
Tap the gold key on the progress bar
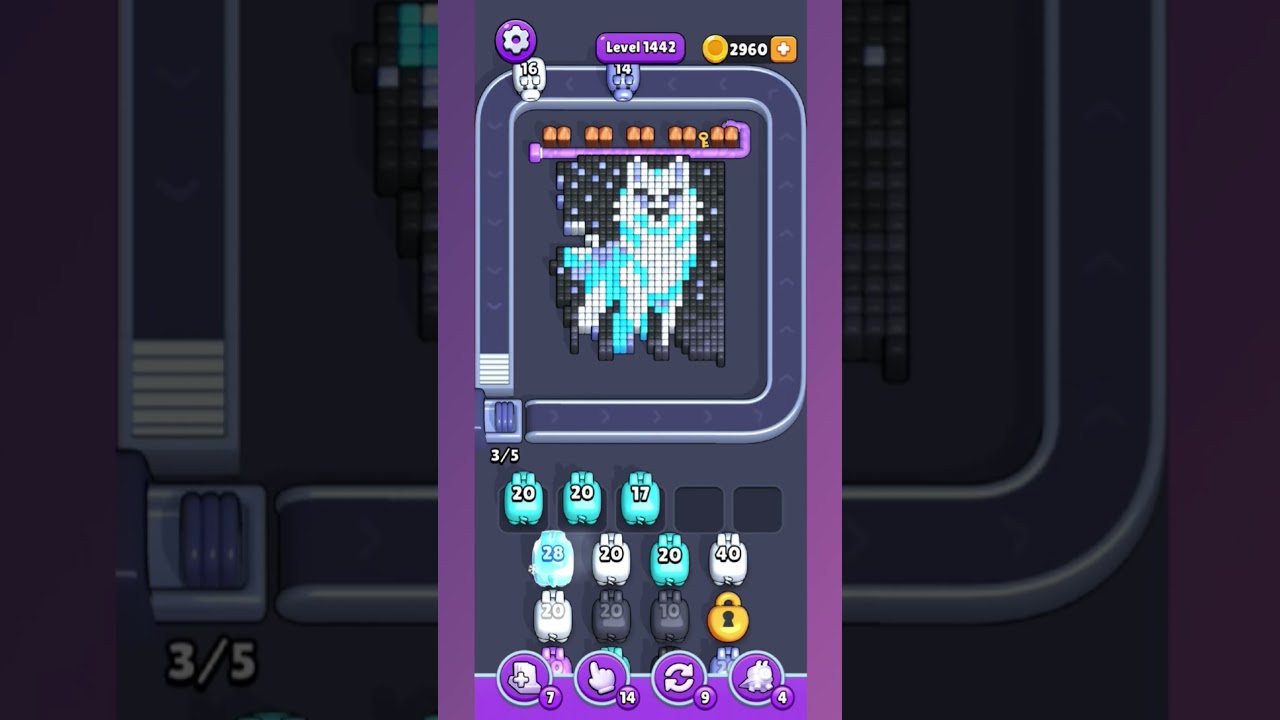point(704,140)
